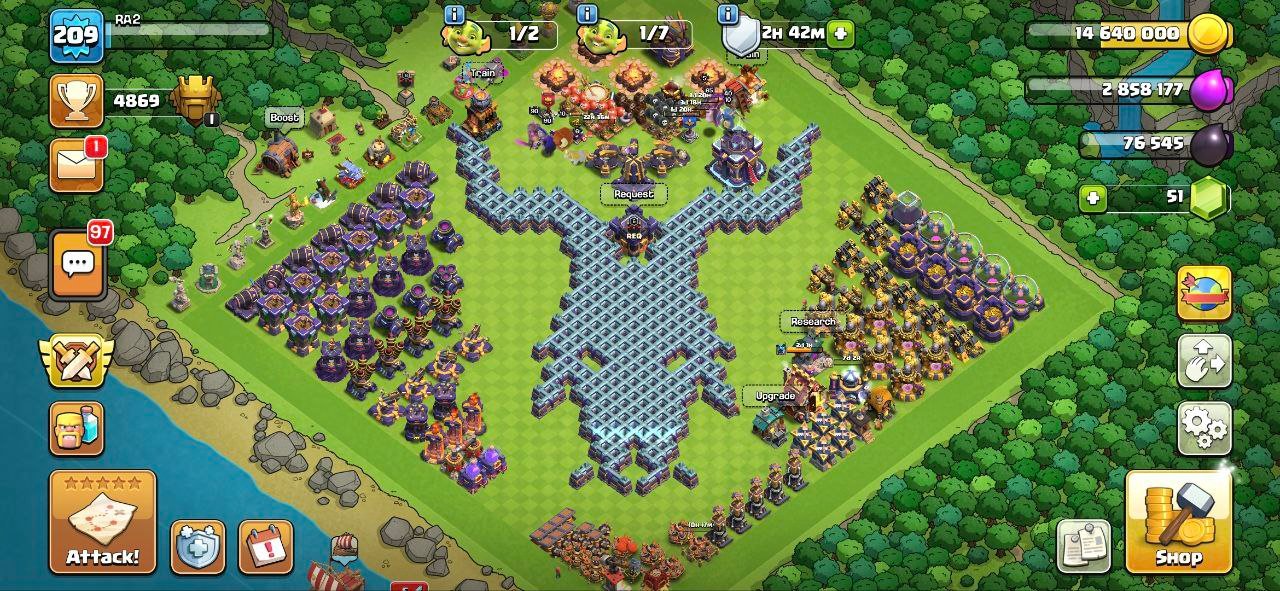The width and height of the screenshot is (1280, 591).
Task: Open the chat panel with 97 badge
Action: tap(78, 265)
